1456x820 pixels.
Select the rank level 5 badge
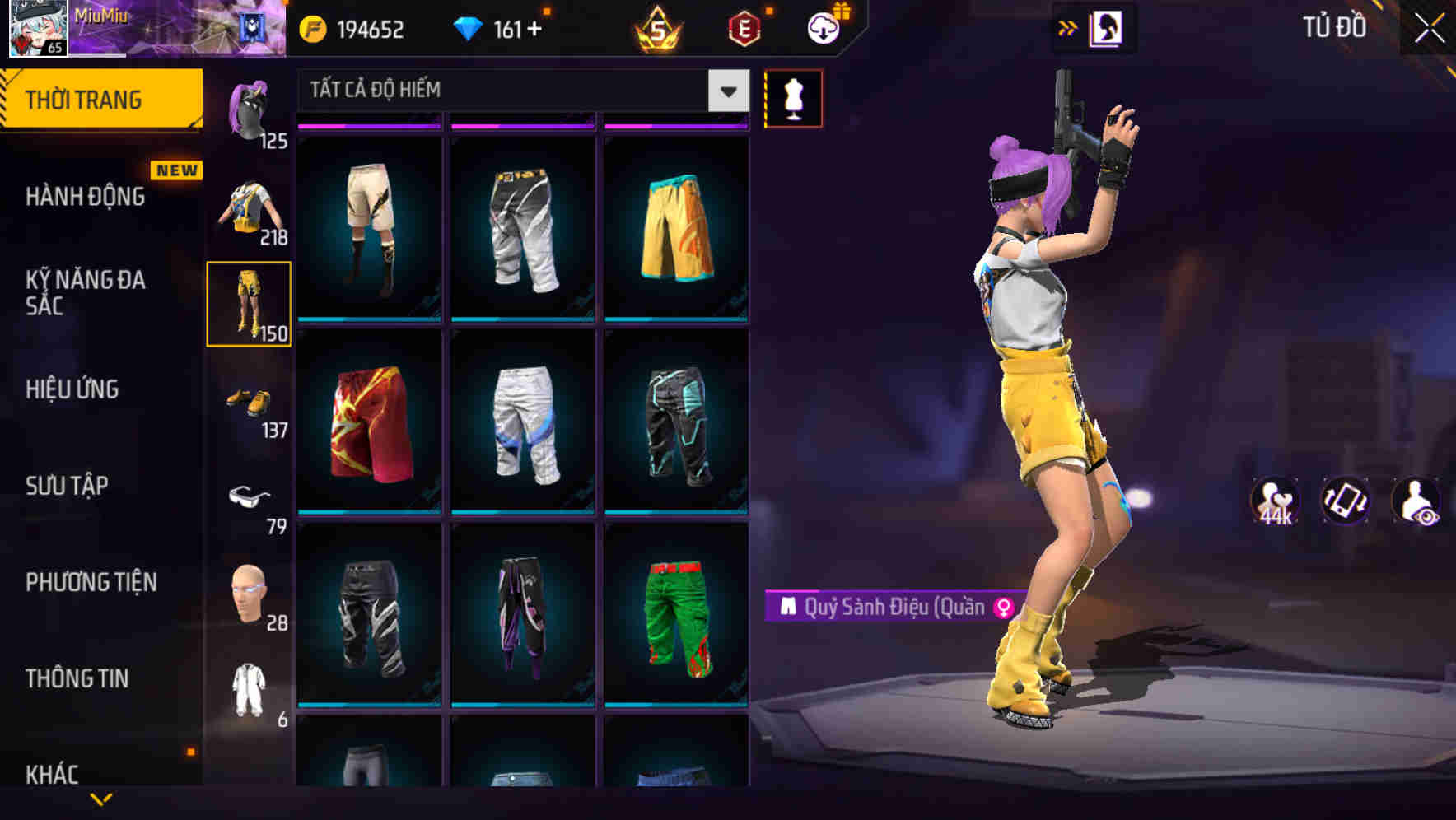pyautogui.click(x=659, y=27)
